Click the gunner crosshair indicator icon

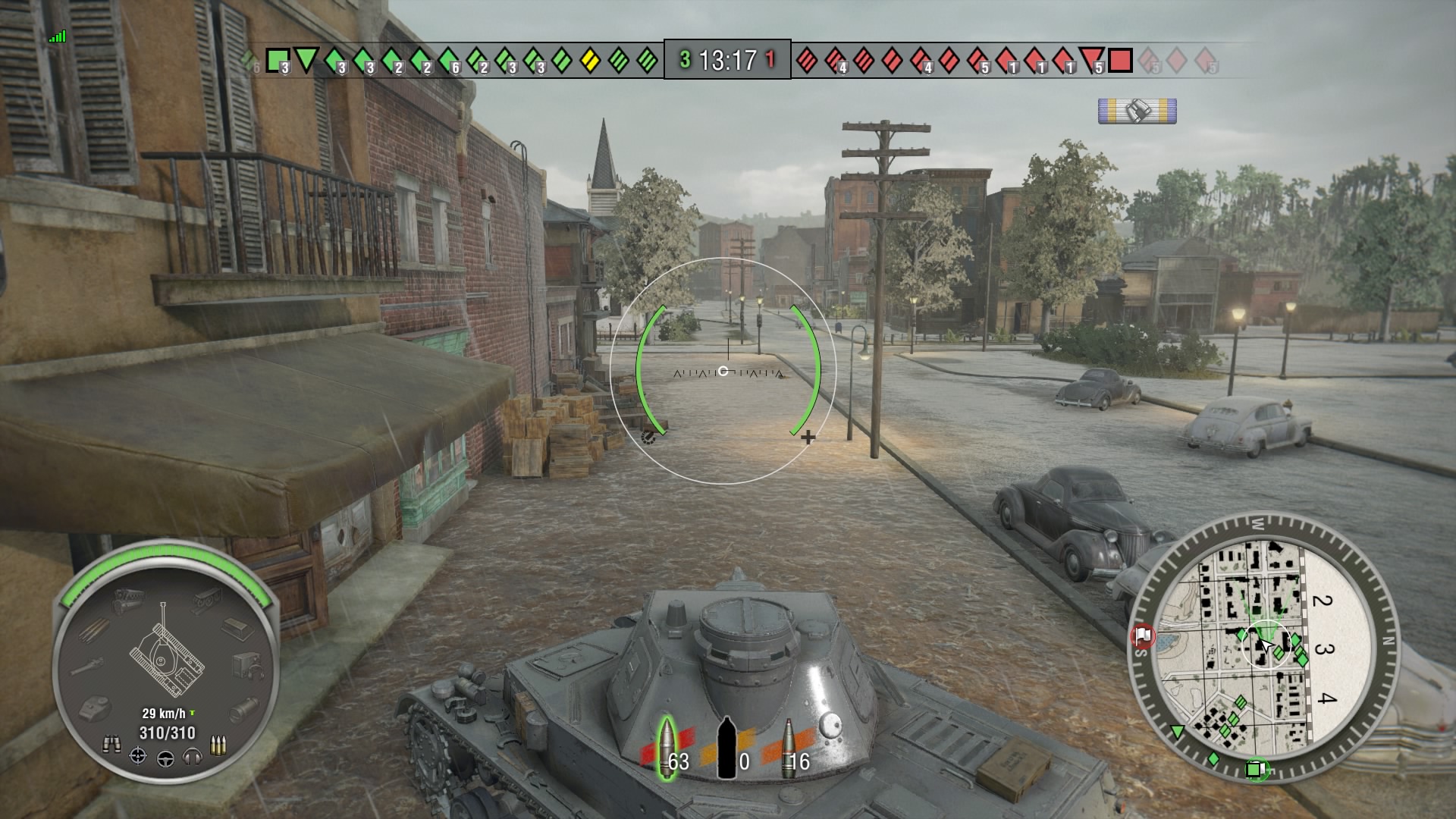tap(139, 756)
